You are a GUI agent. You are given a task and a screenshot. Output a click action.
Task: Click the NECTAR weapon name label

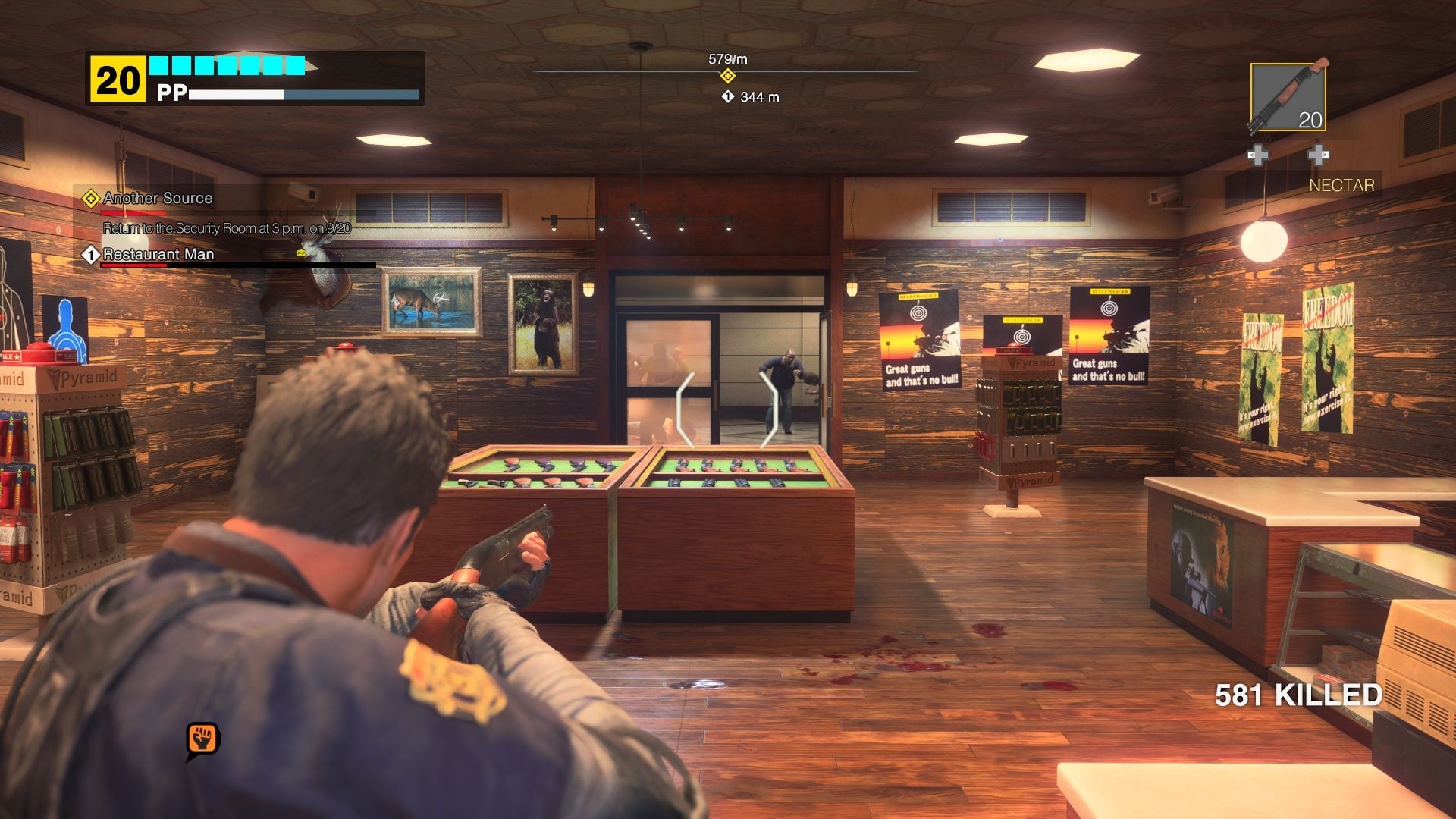coord(1341,184)
